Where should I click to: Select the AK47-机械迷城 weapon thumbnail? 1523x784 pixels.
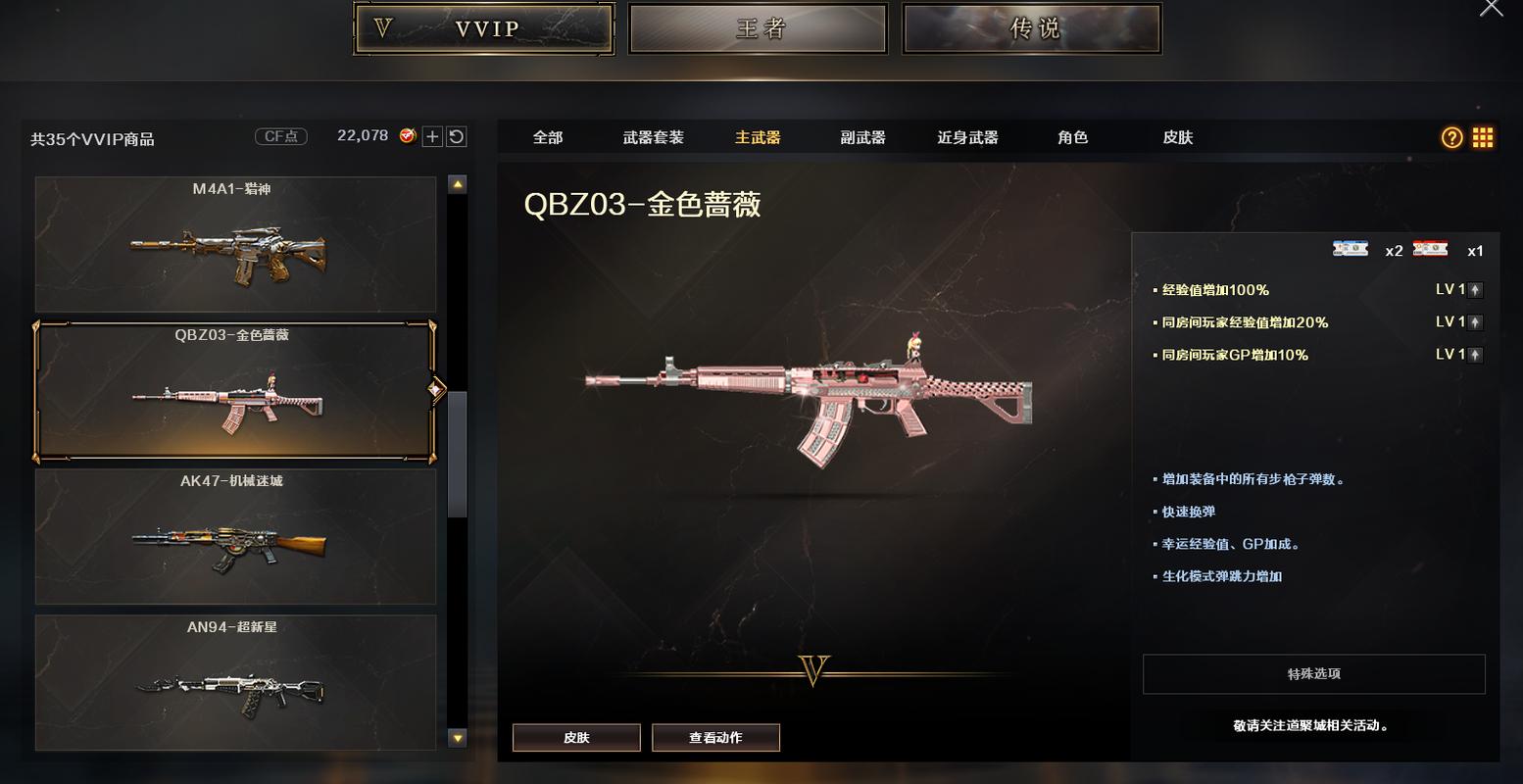[235, 536]
